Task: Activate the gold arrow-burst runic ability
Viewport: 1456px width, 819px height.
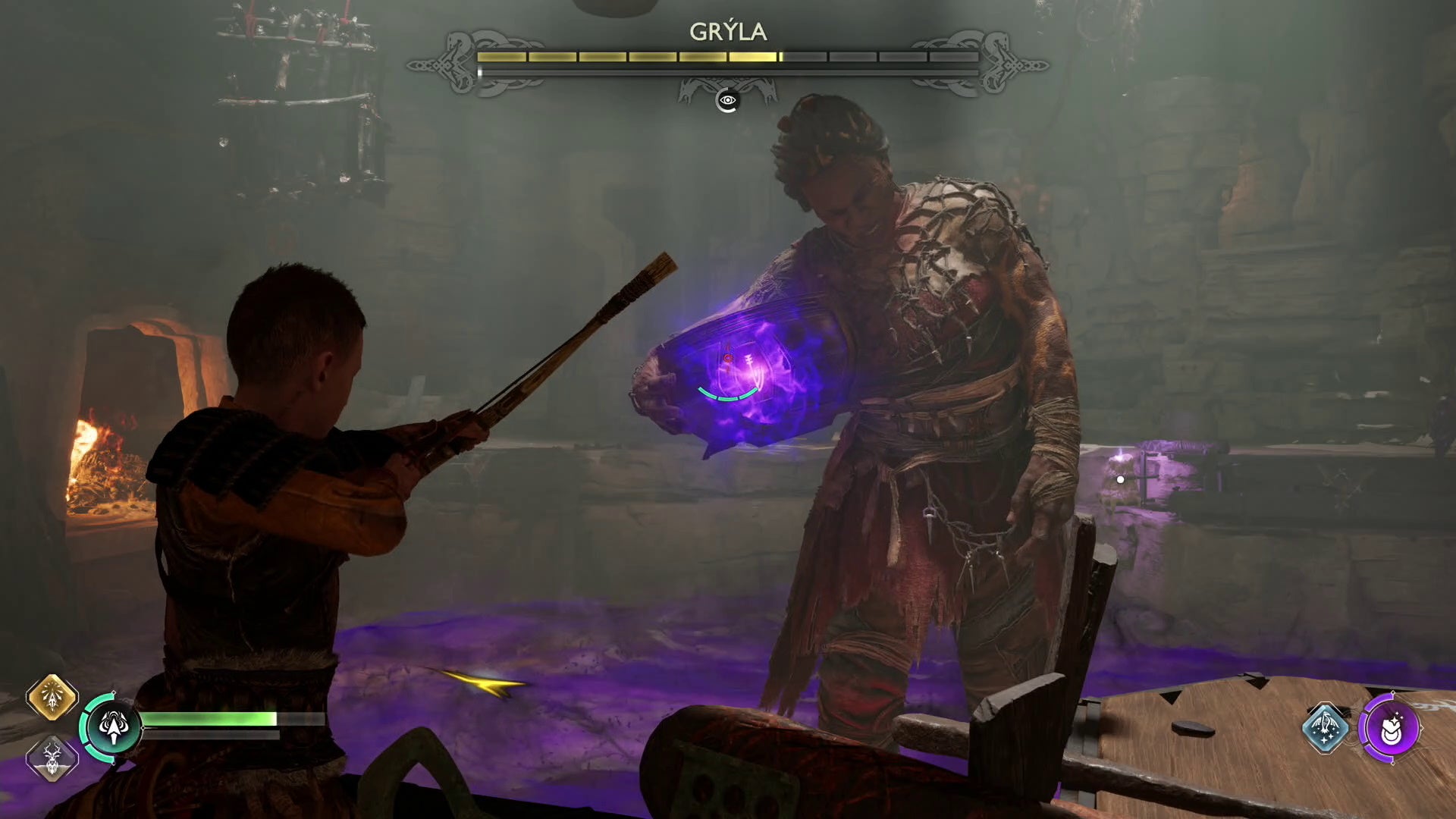Action: pos(52,697)
